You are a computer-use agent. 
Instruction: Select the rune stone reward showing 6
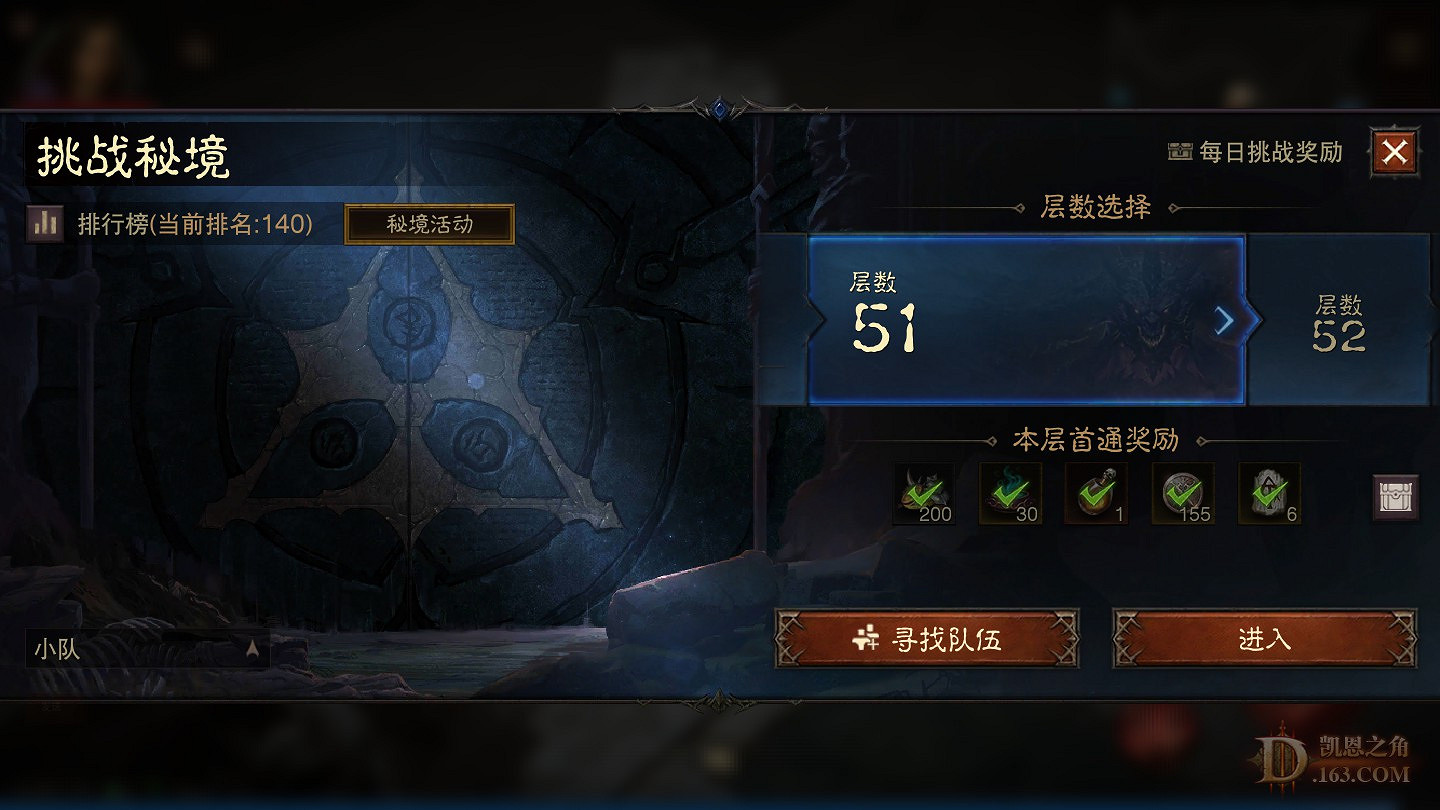(1269, 493)
